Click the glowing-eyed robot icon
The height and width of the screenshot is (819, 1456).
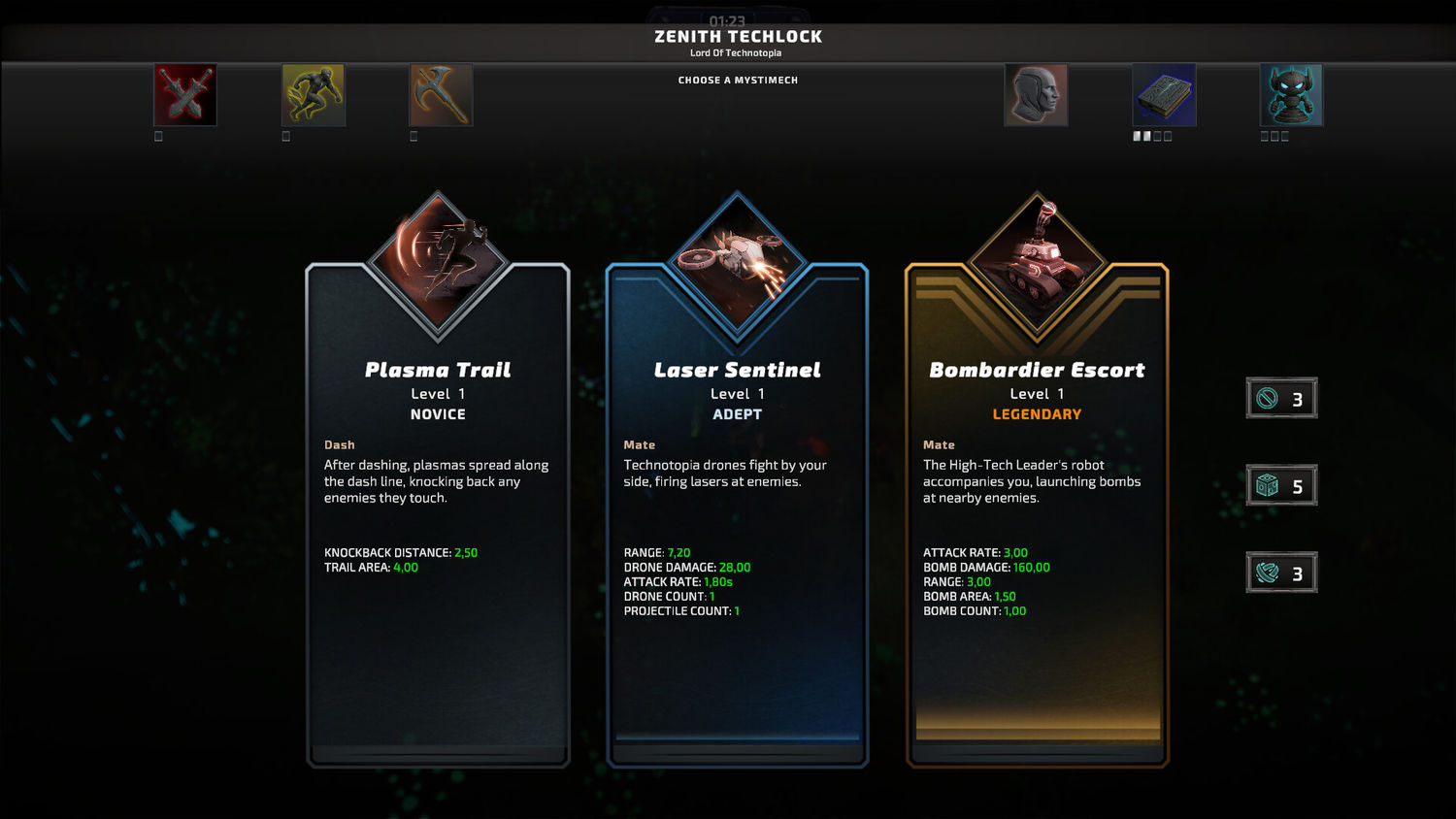[1291, 95]
